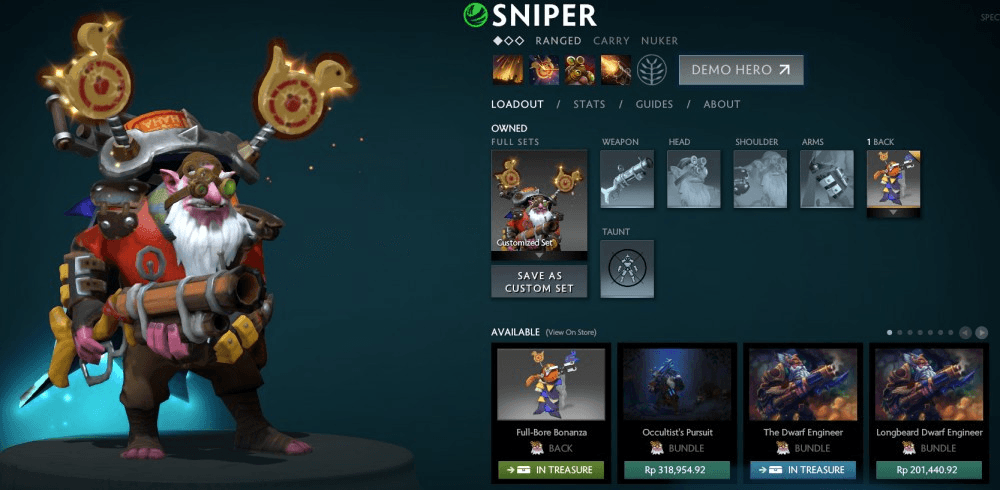Viewport: 1000px width, 490px height.
Task: Show the About tab
Action: pyautogui.click(x=721, y=104)
